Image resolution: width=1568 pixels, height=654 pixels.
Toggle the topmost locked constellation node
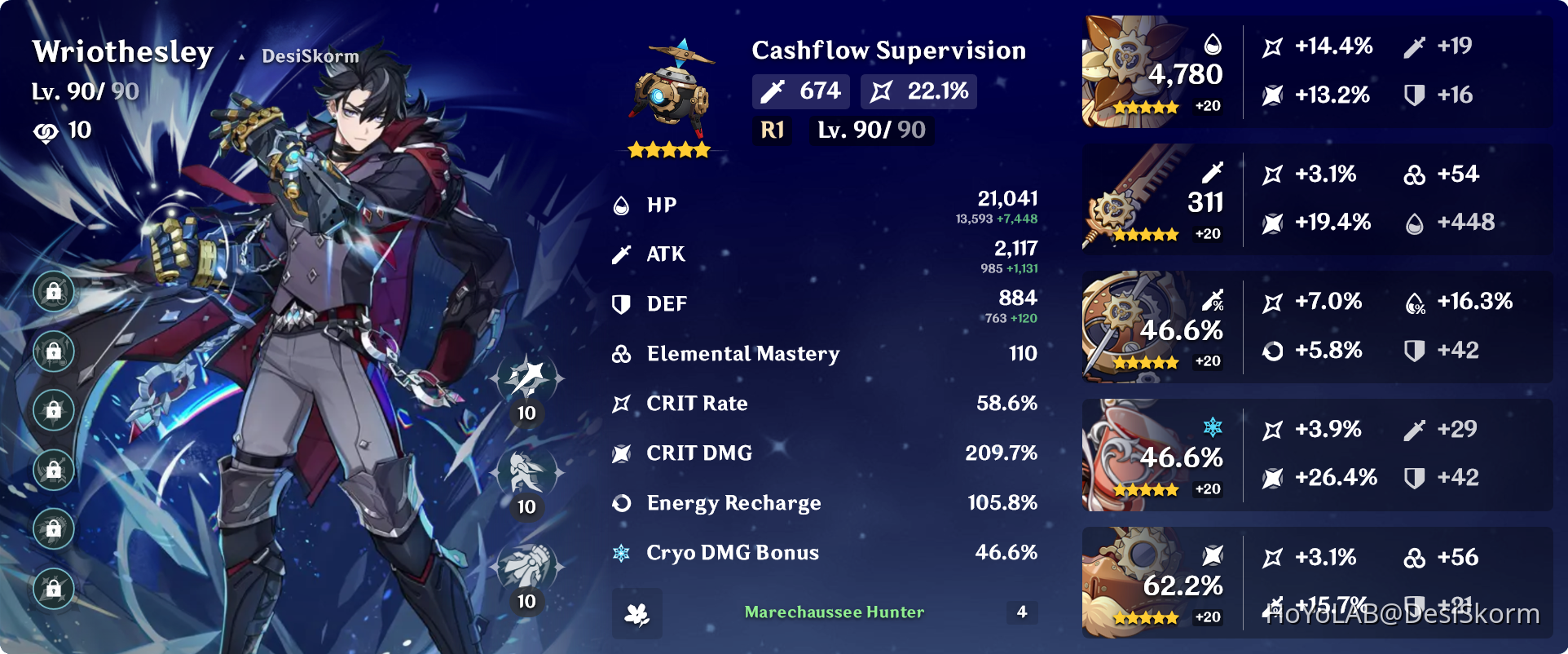[x=54, y=291]
